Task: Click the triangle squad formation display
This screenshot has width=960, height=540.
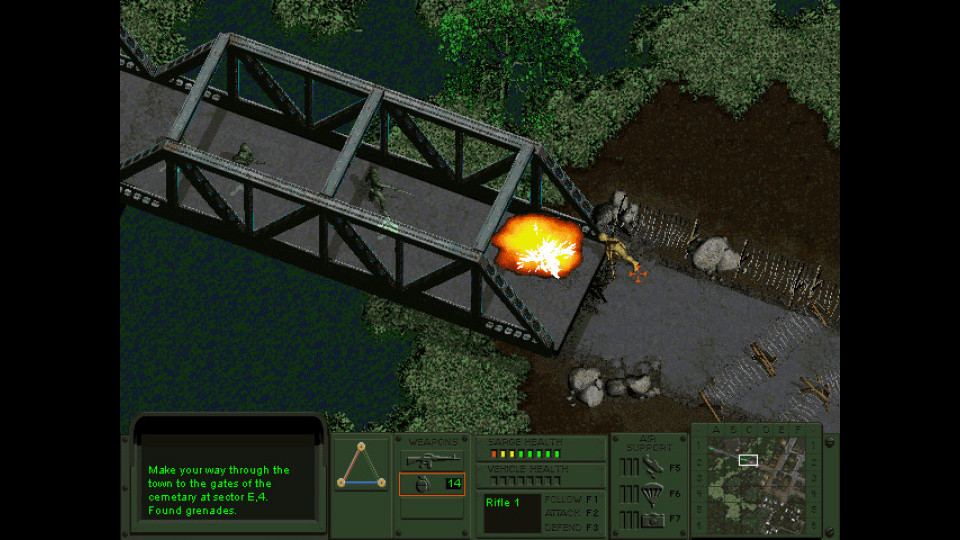Action: [x=361, y=472]
